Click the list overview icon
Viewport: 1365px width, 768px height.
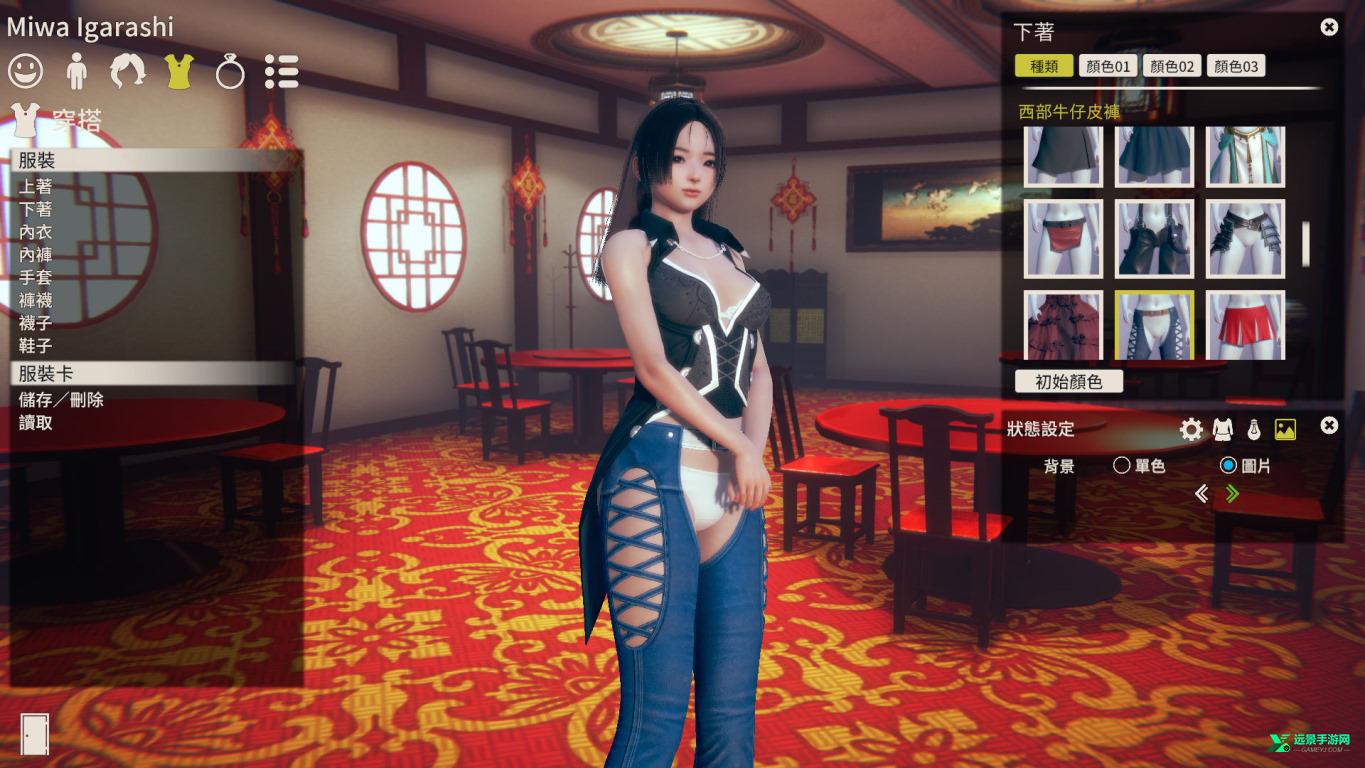[281, 71]
